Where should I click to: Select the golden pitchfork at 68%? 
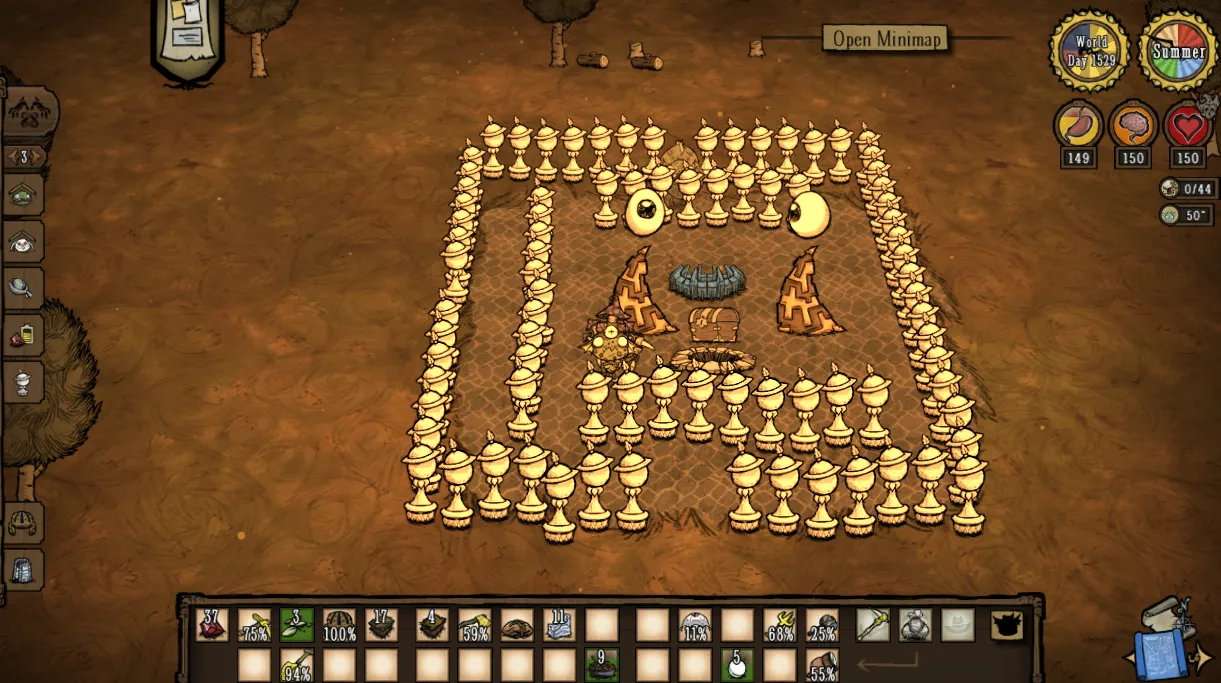(780, 625)
